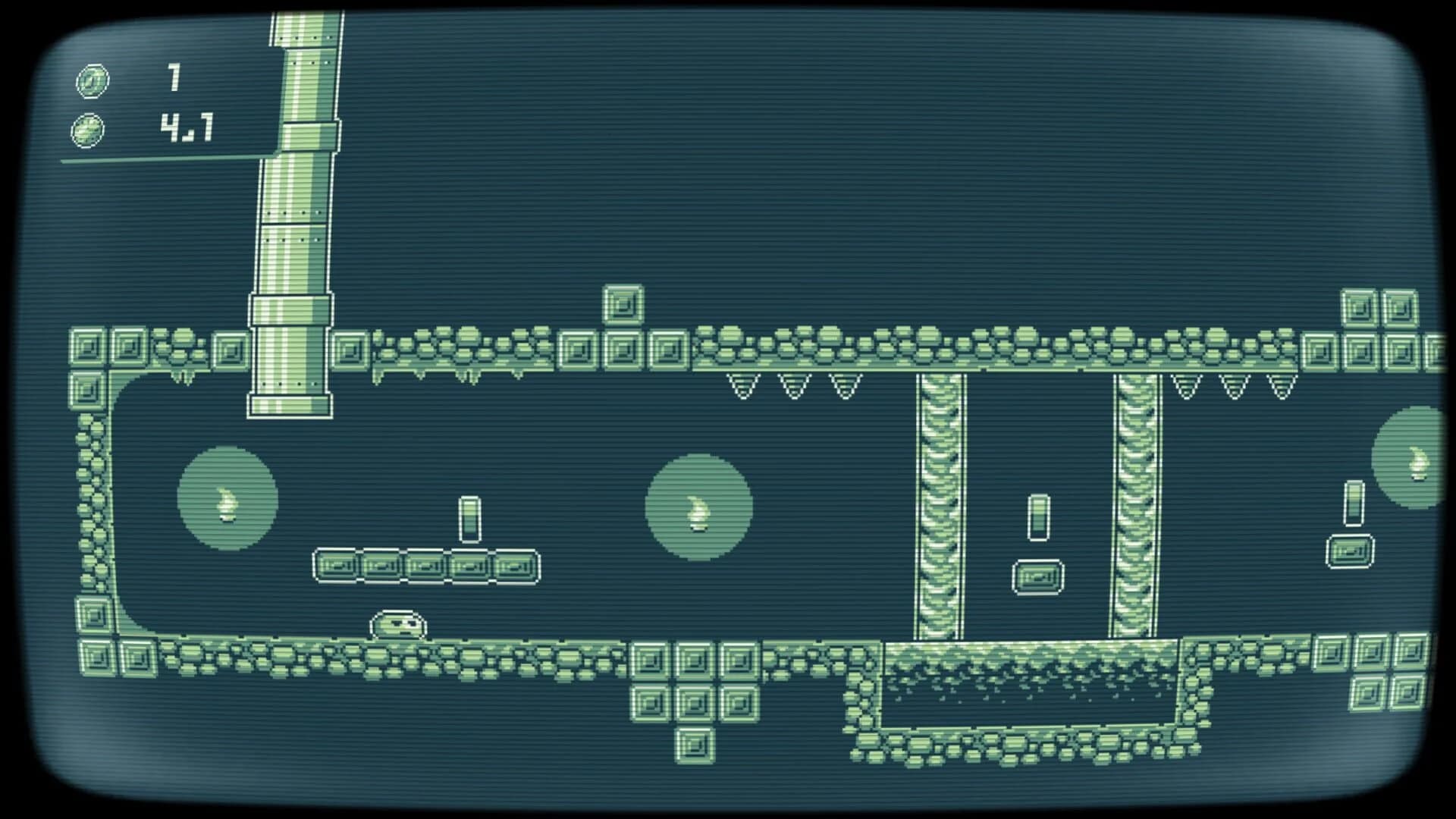Click the counter showing 7 in the HUD
The image size is (1456, 819).
(x=175, y=75)
